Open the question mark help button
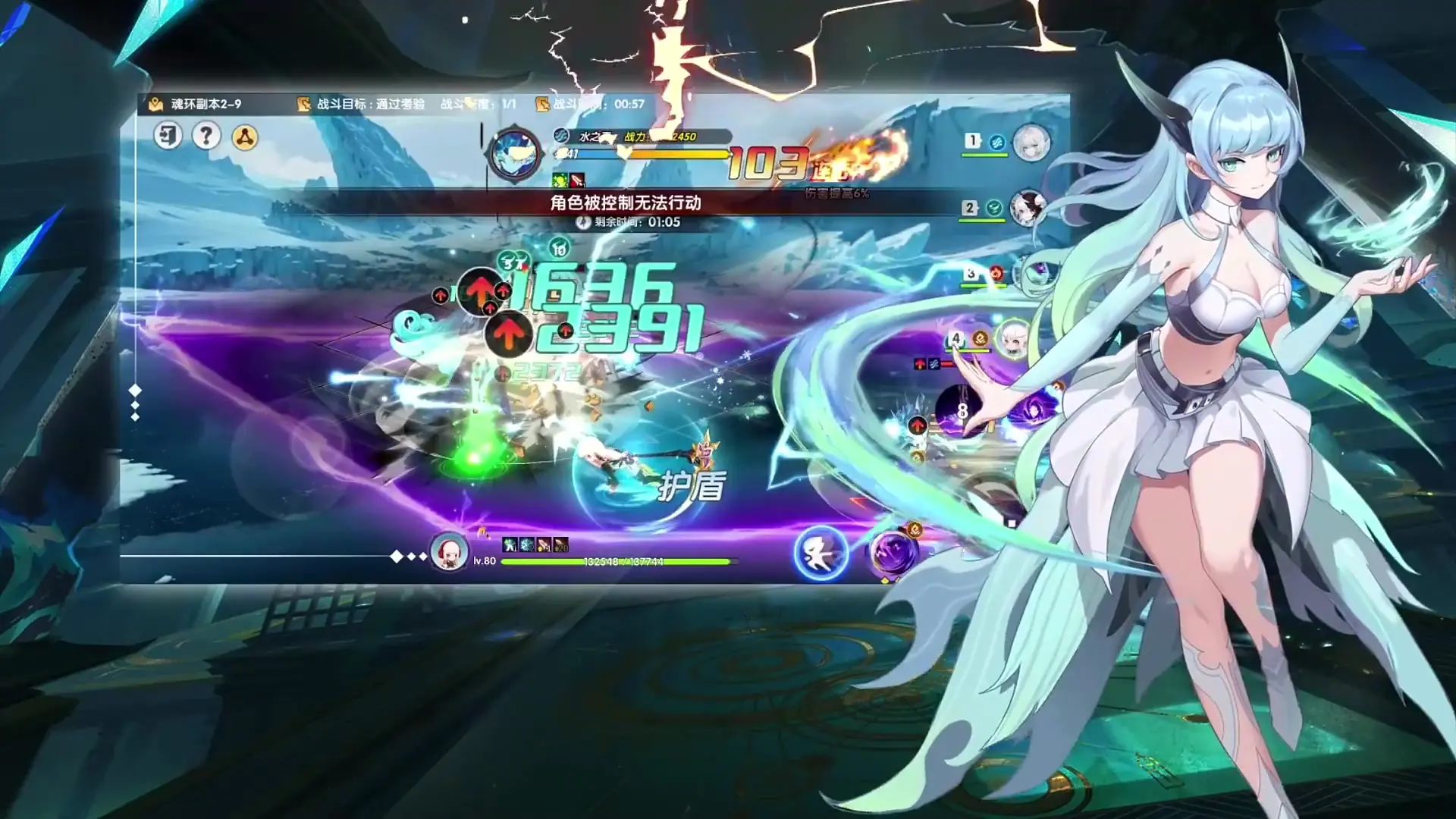This screenshot has width=1456, height=819. pyautogui.click(x=206, y=136)
